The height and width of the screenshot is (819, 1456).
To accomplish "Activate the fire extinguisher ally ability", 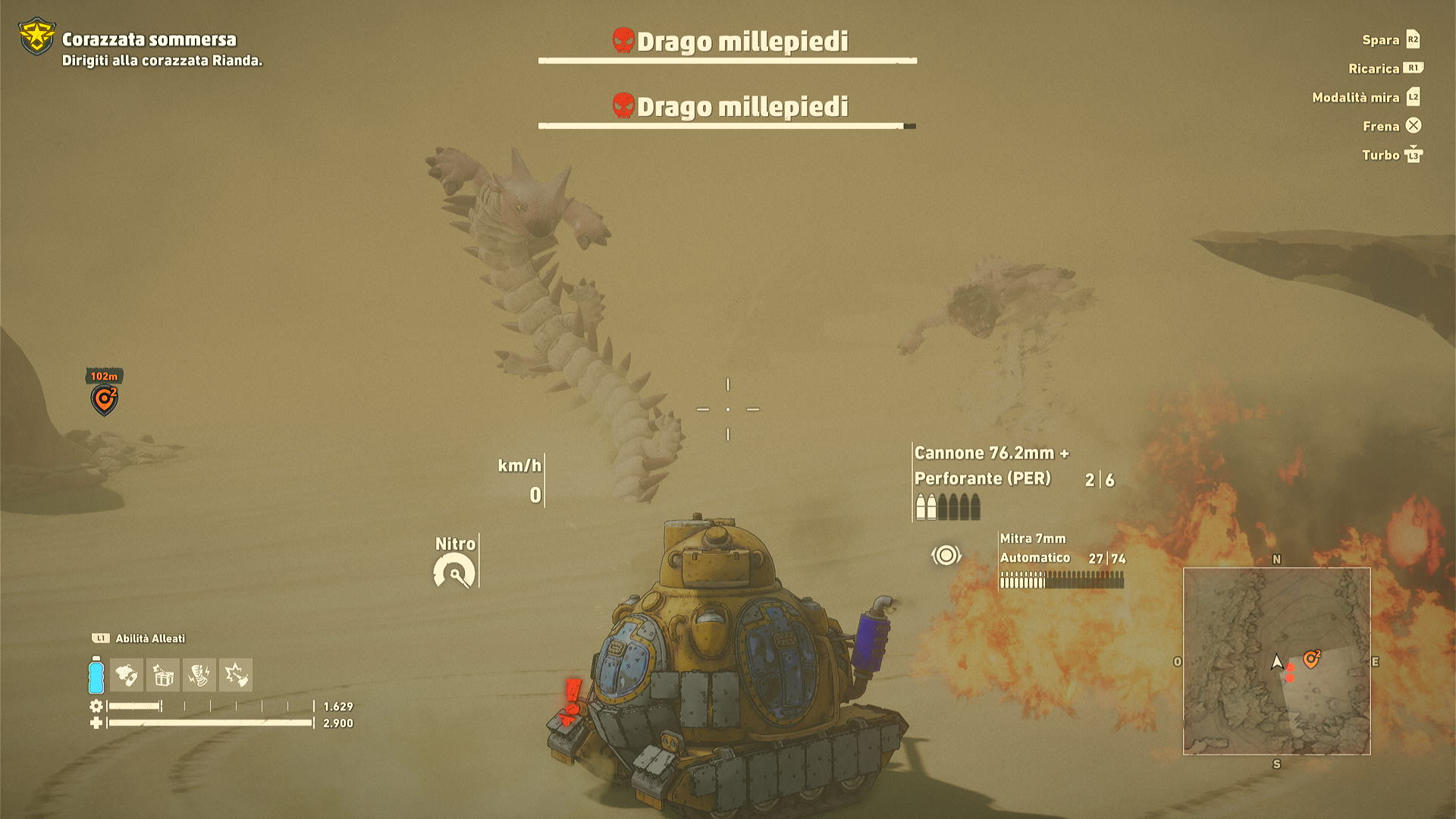I will coord(127,675).
